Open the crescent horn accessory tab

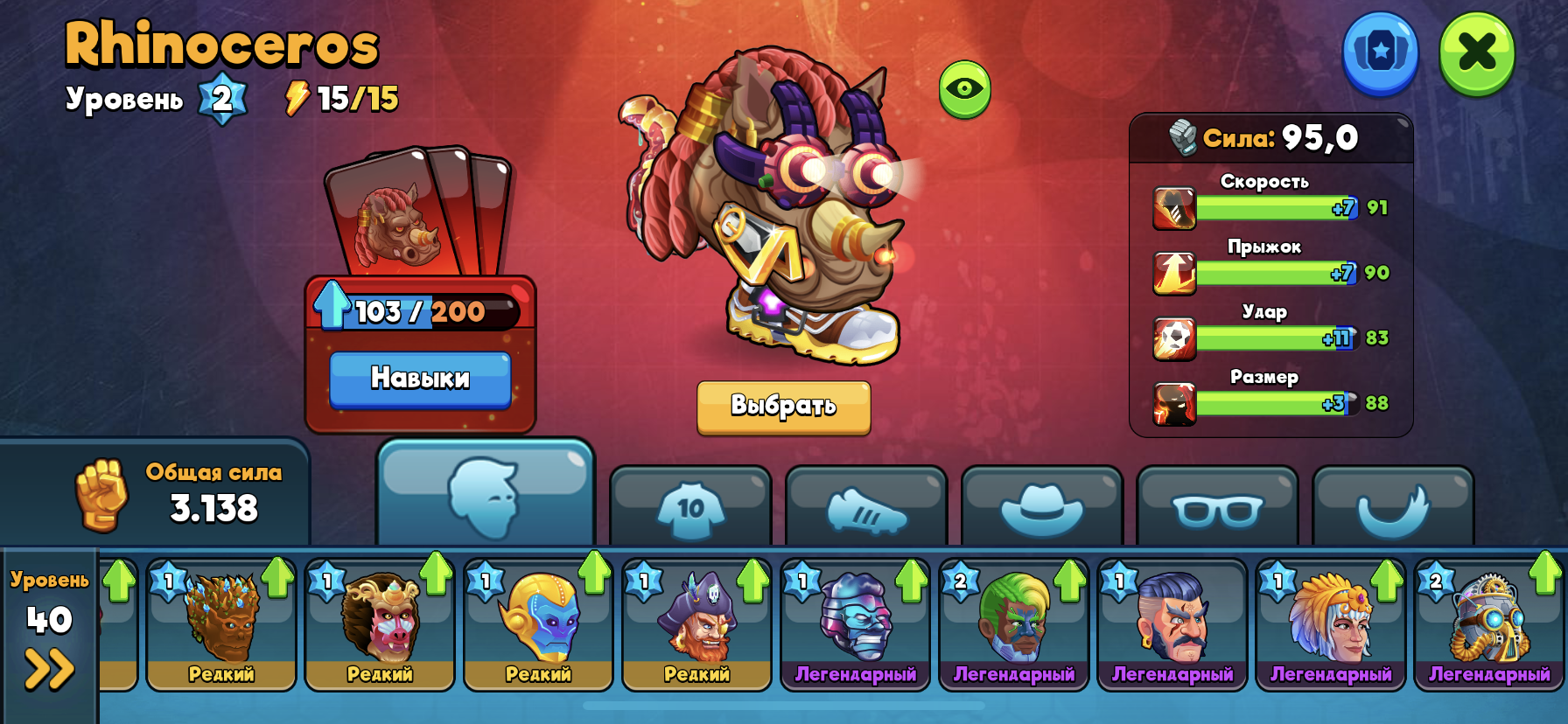point(1393,509)
